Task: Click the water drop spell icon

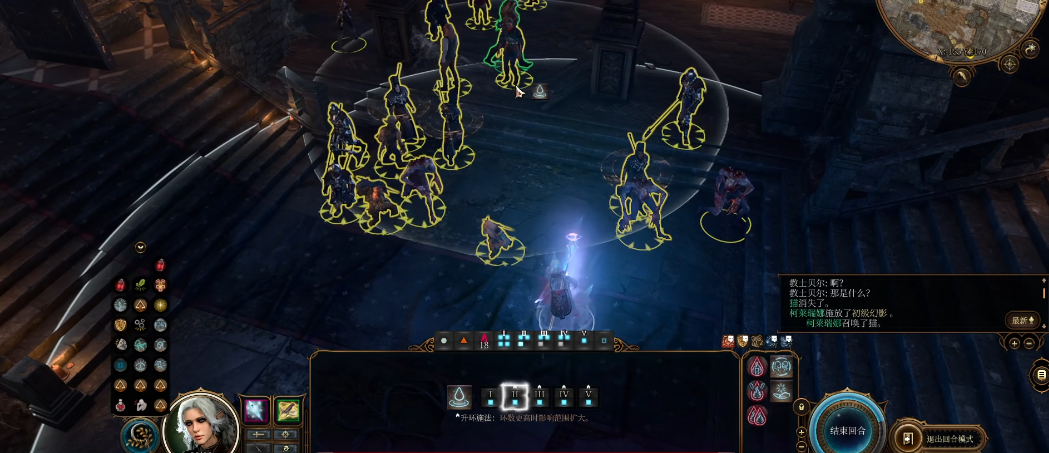Action: pyautogui.click(x=460, y=397)
